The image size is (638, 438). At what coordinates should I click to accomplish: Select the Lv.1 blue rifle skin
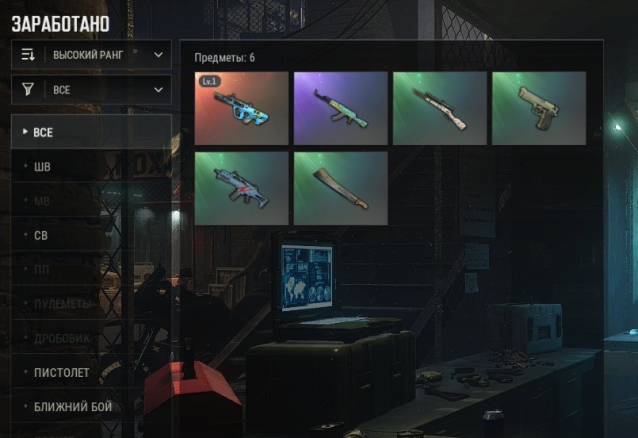[241, 108]
